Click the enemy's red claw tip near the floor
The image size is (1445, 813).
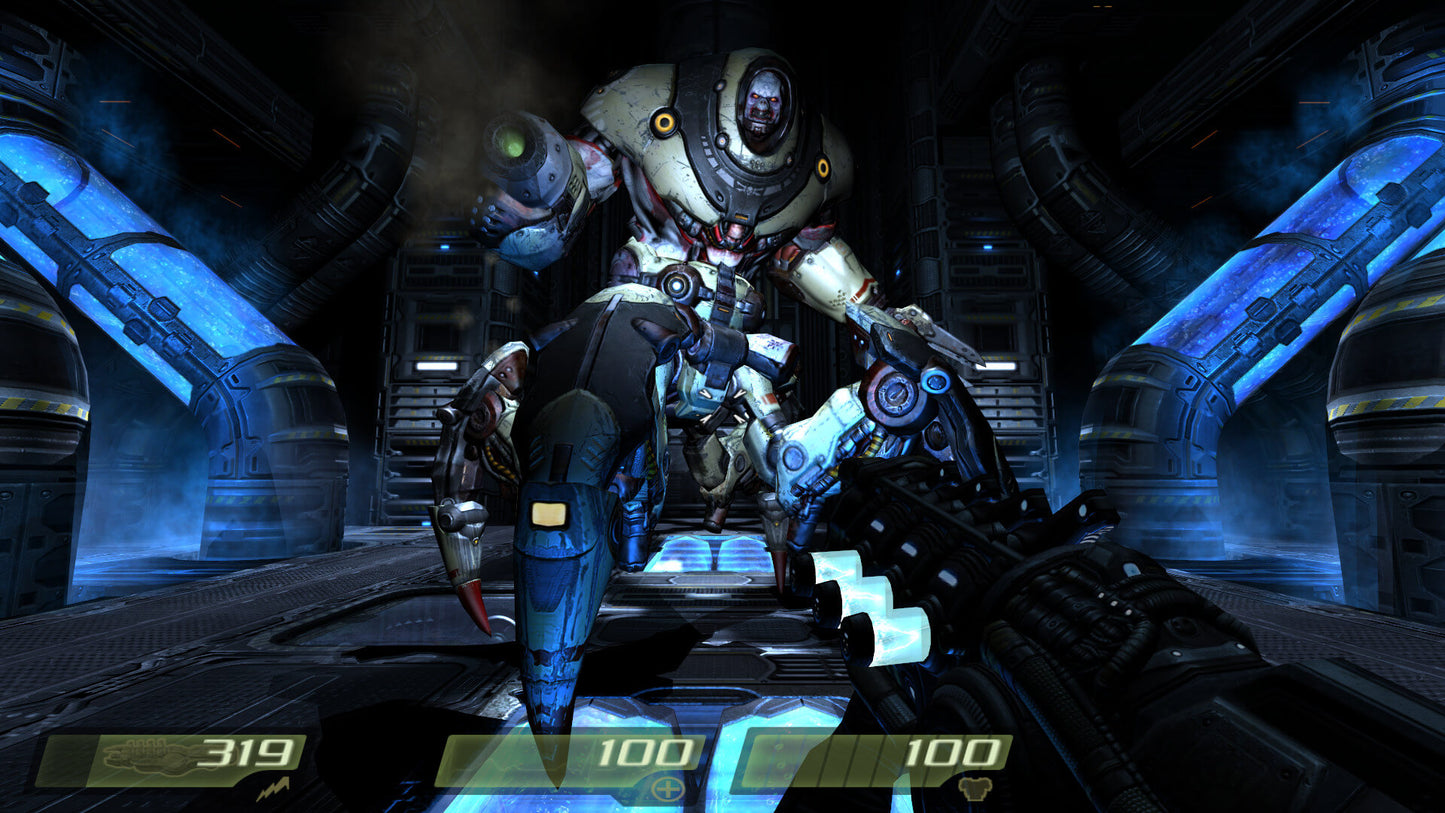480,610
